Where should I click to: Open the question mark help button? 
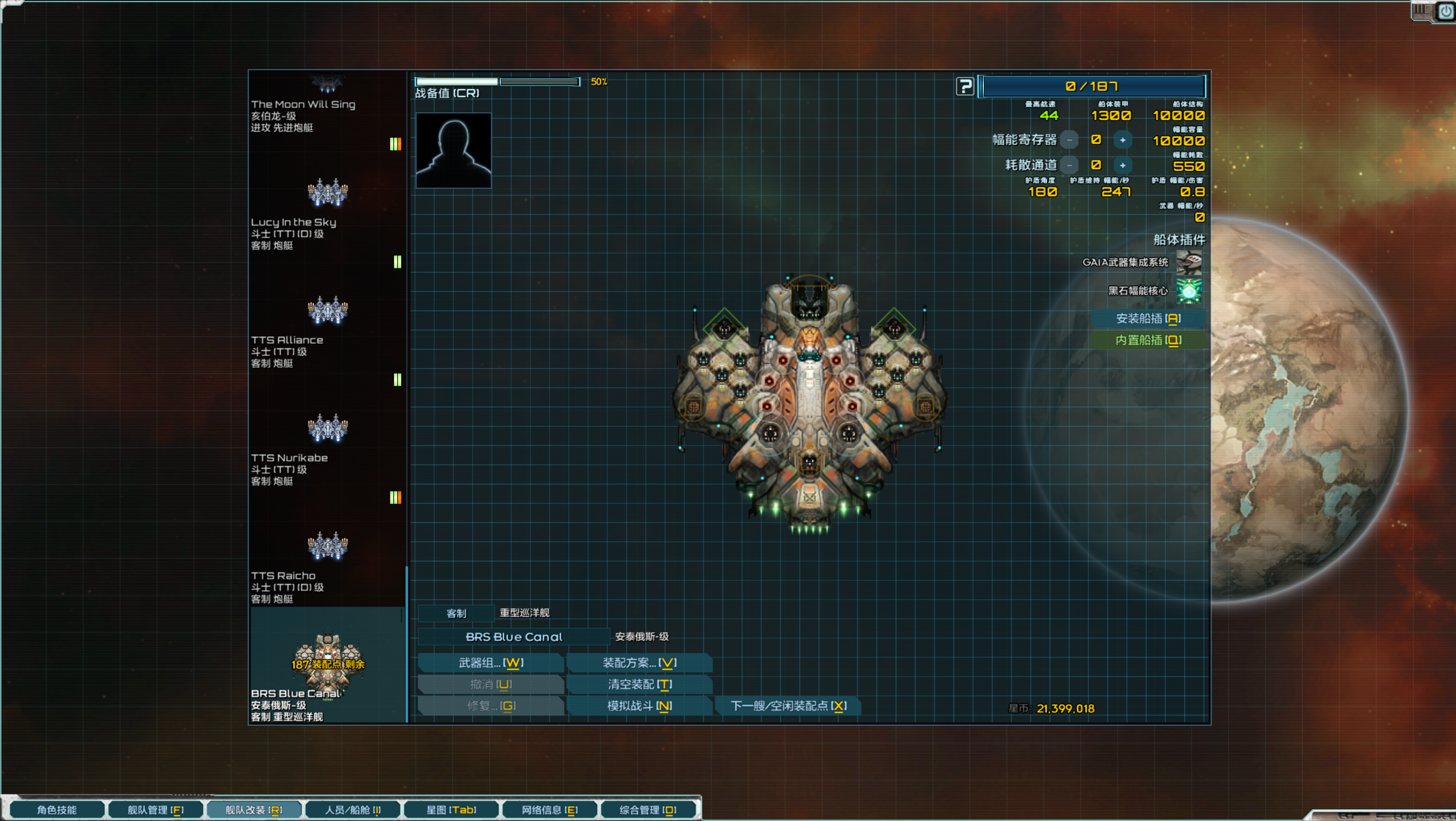965,87
